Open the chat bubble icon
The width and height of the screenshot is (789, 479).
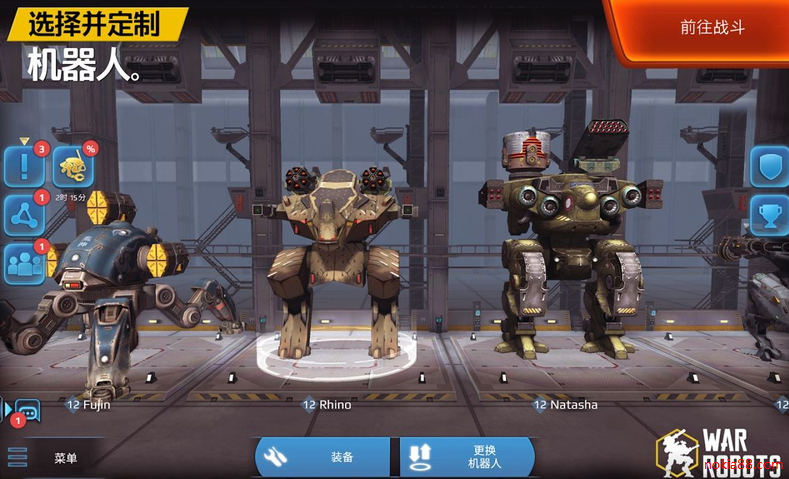tap(26, 410)
